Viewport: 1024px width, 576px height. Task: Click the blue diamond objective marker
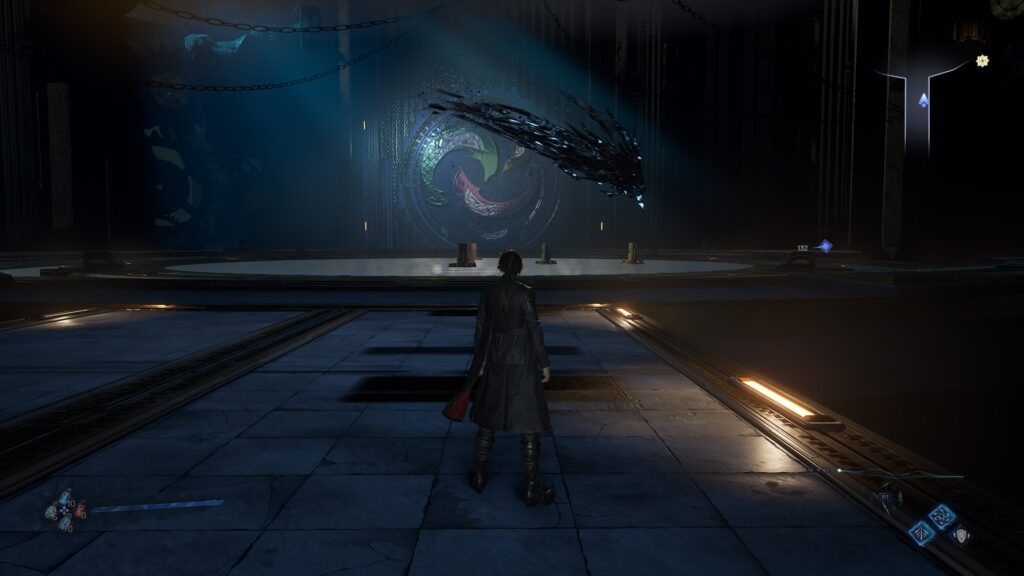coord(824,245)
